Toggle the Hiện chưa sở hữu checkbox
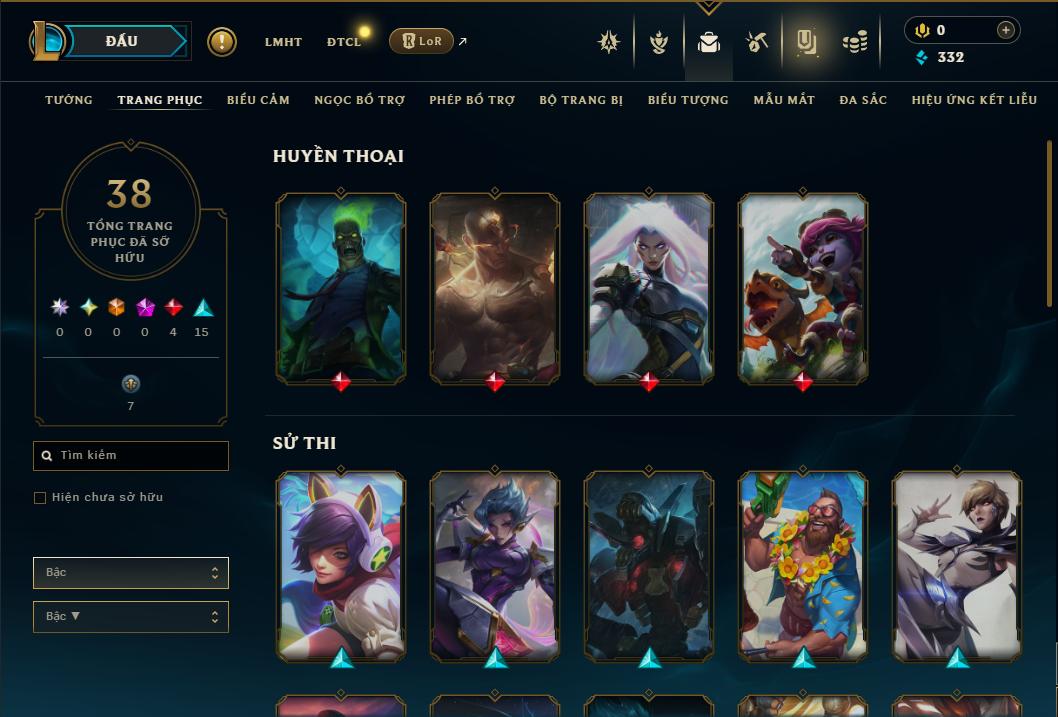Viewport: 1058px width, 717px height. click(40, 498)
